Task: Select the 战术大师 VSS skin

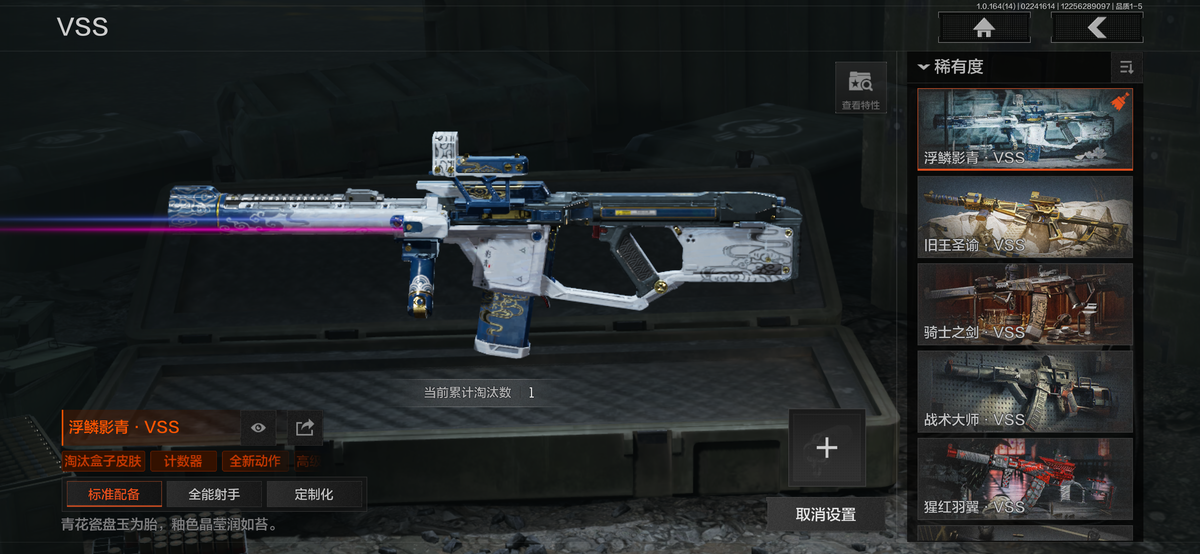Action: click(1025, 391)
